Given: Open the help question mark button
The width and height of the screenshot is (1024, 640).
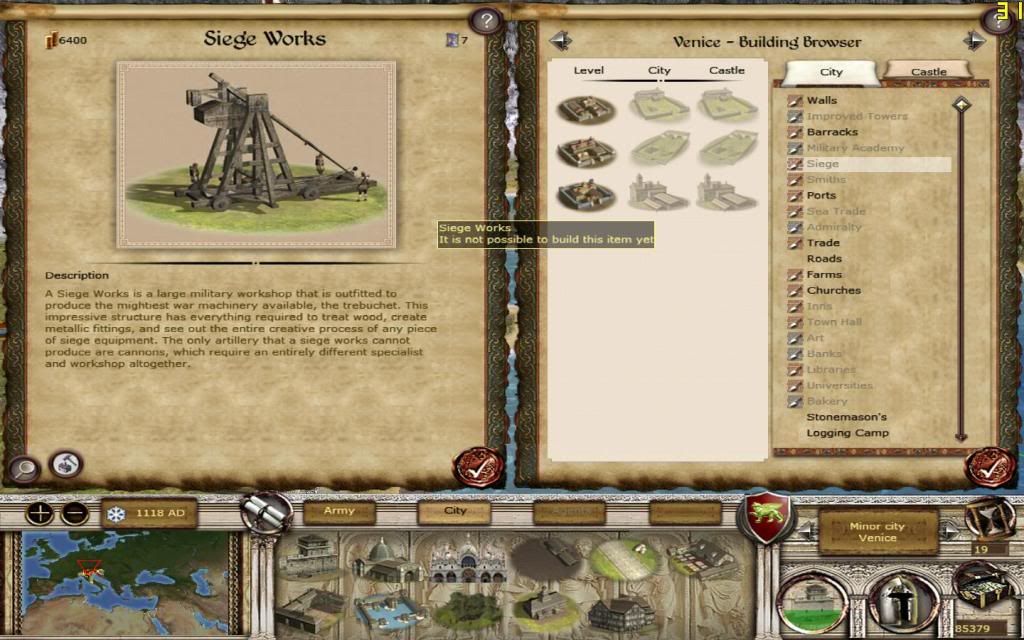Looking at the screenshot, I should [486, 21].
